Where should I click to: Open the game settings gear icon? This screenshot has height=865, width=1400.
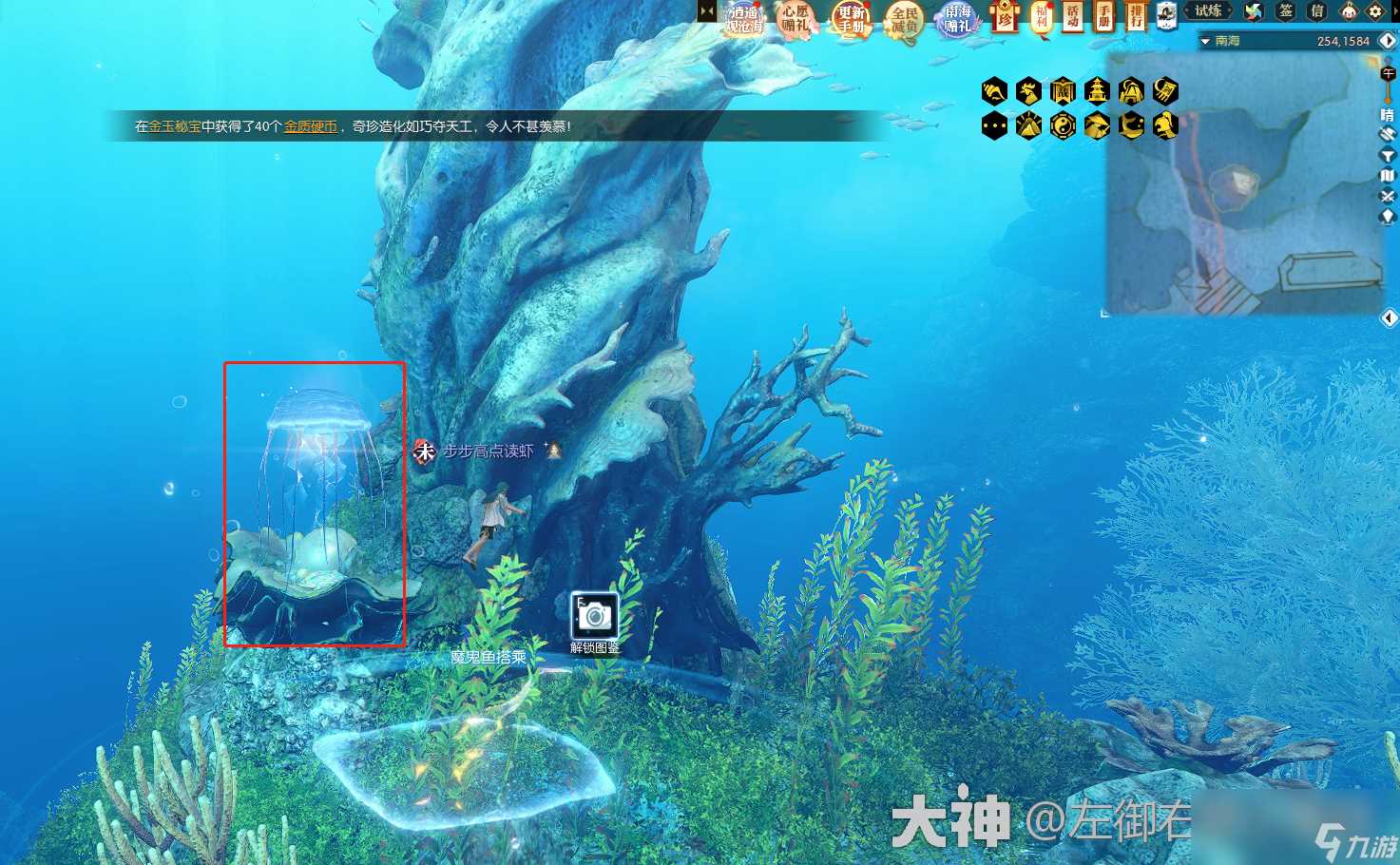1374,11
